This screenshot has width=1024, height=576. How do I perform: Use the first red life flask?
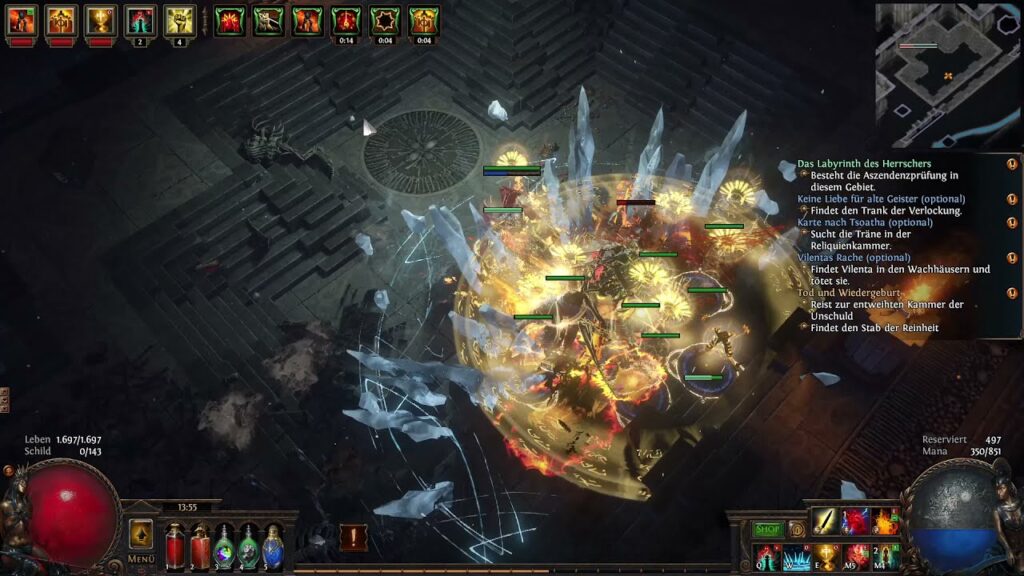pyautogui.click(x=175, y=546)
